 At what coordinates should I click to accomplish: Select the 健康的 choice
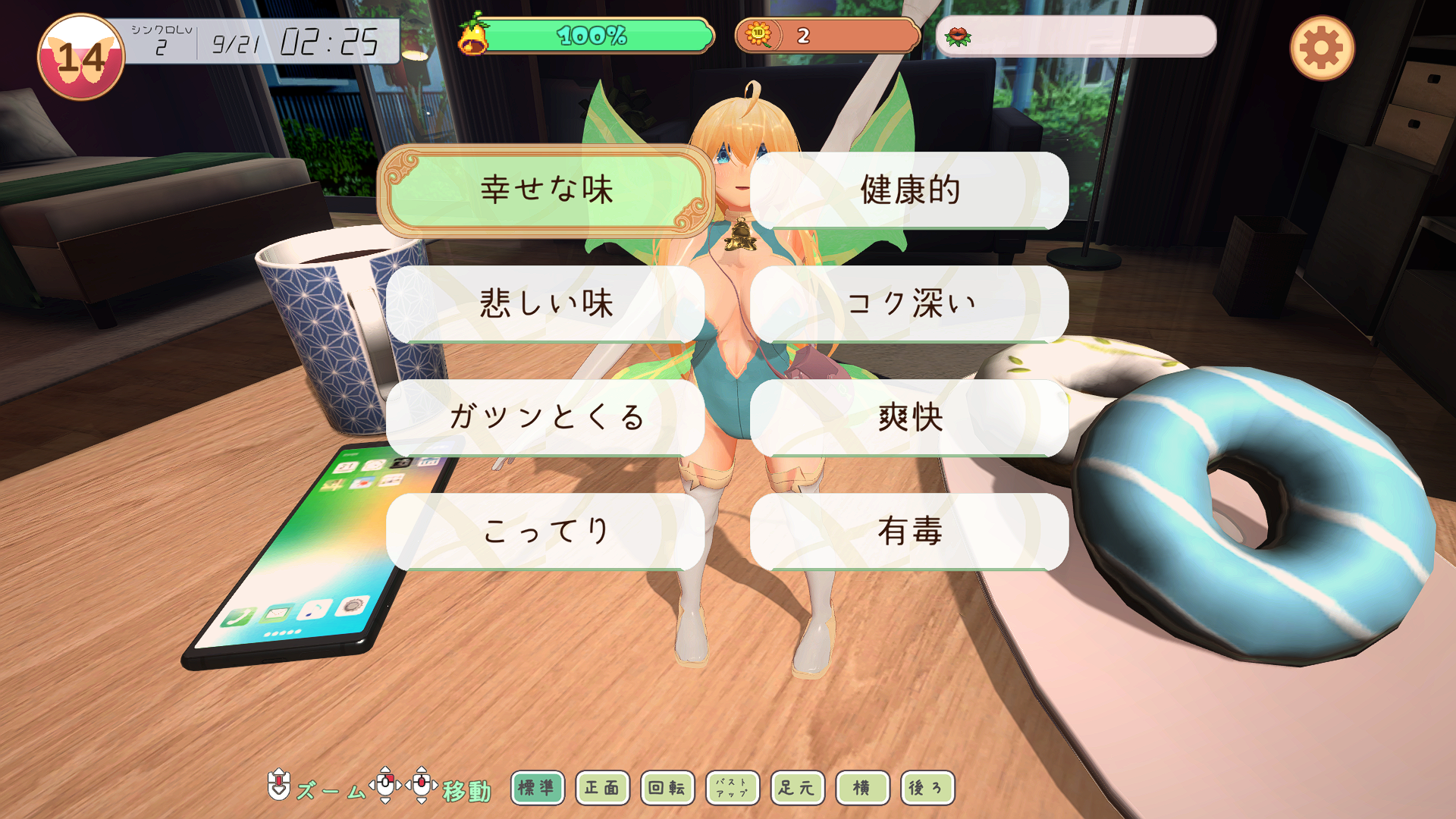click(909, 190)
